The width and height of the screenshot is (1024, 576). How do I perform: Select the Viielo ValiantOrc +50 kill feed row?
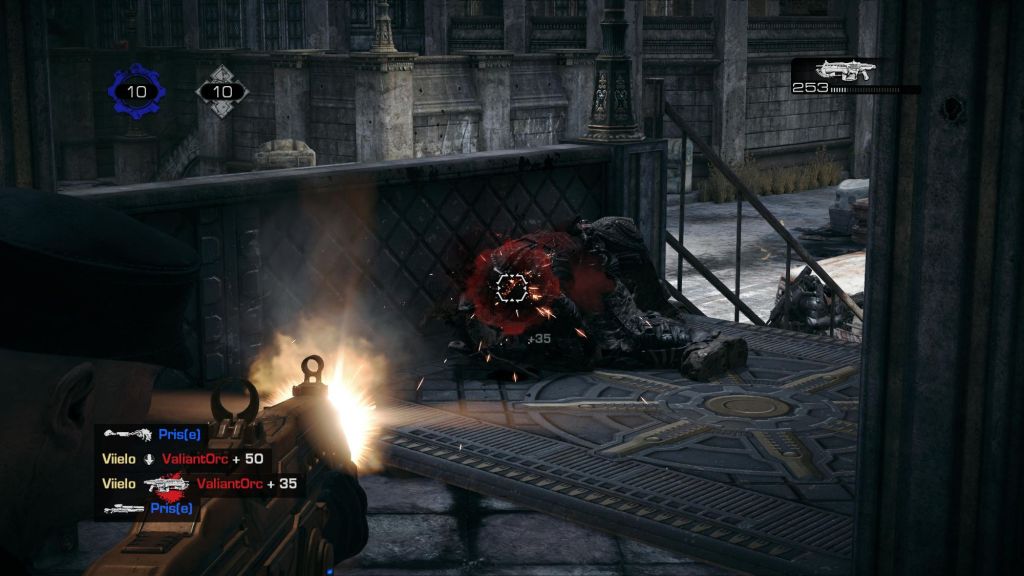[182, 459]
